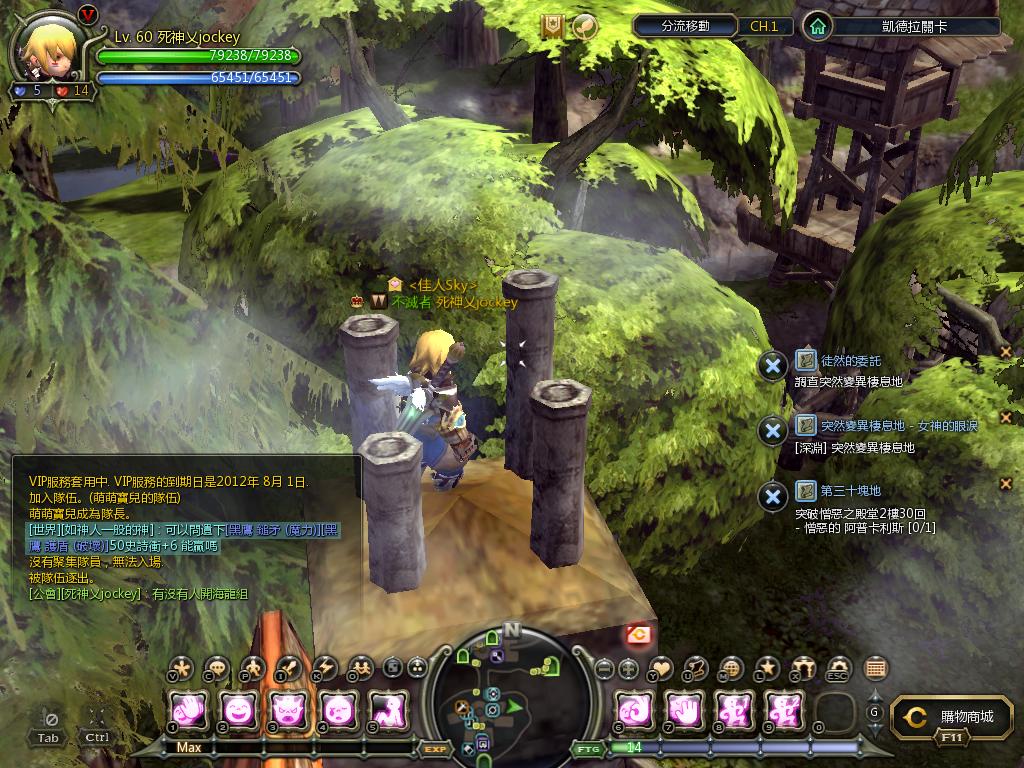Trigger the crying face emote in slot 4
This screenshot has width=1024, height=768.
coord(338,711)
